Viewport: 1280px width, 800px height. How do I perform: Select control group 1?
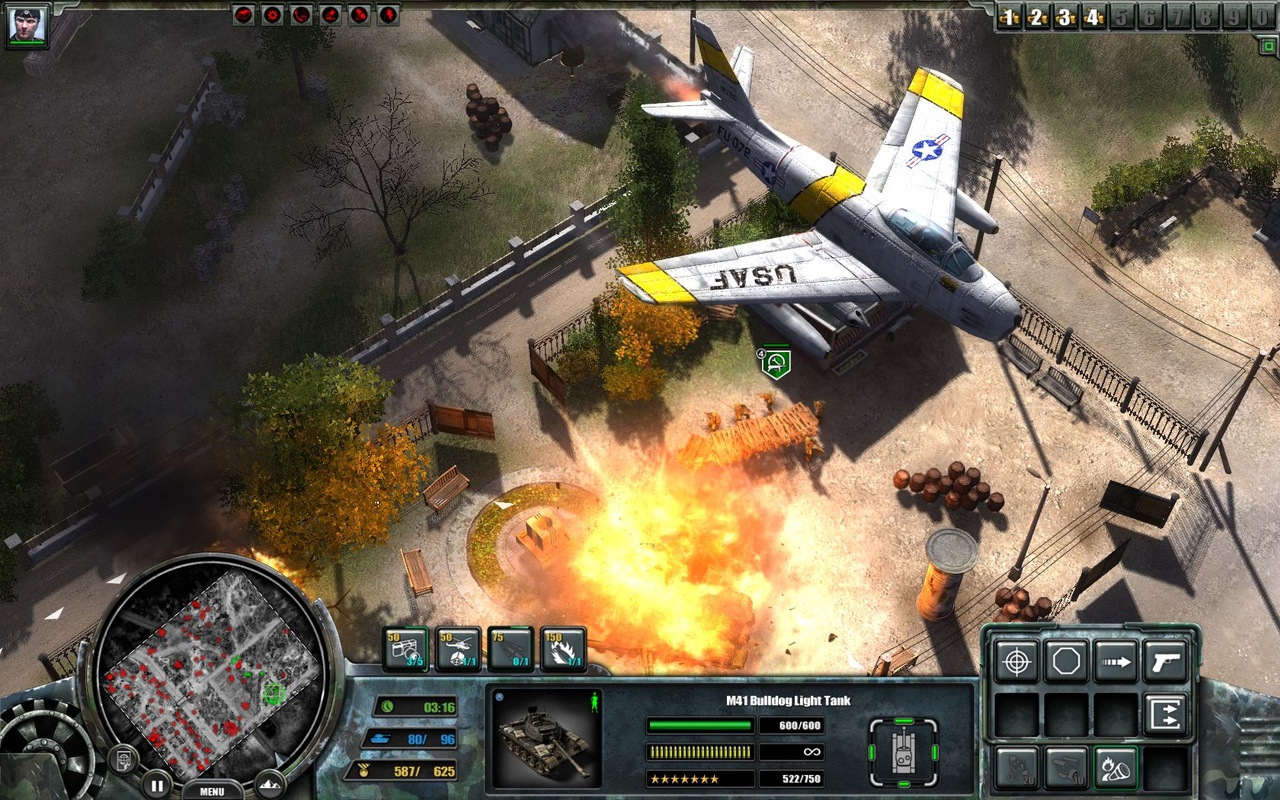tap(1011, 17)
